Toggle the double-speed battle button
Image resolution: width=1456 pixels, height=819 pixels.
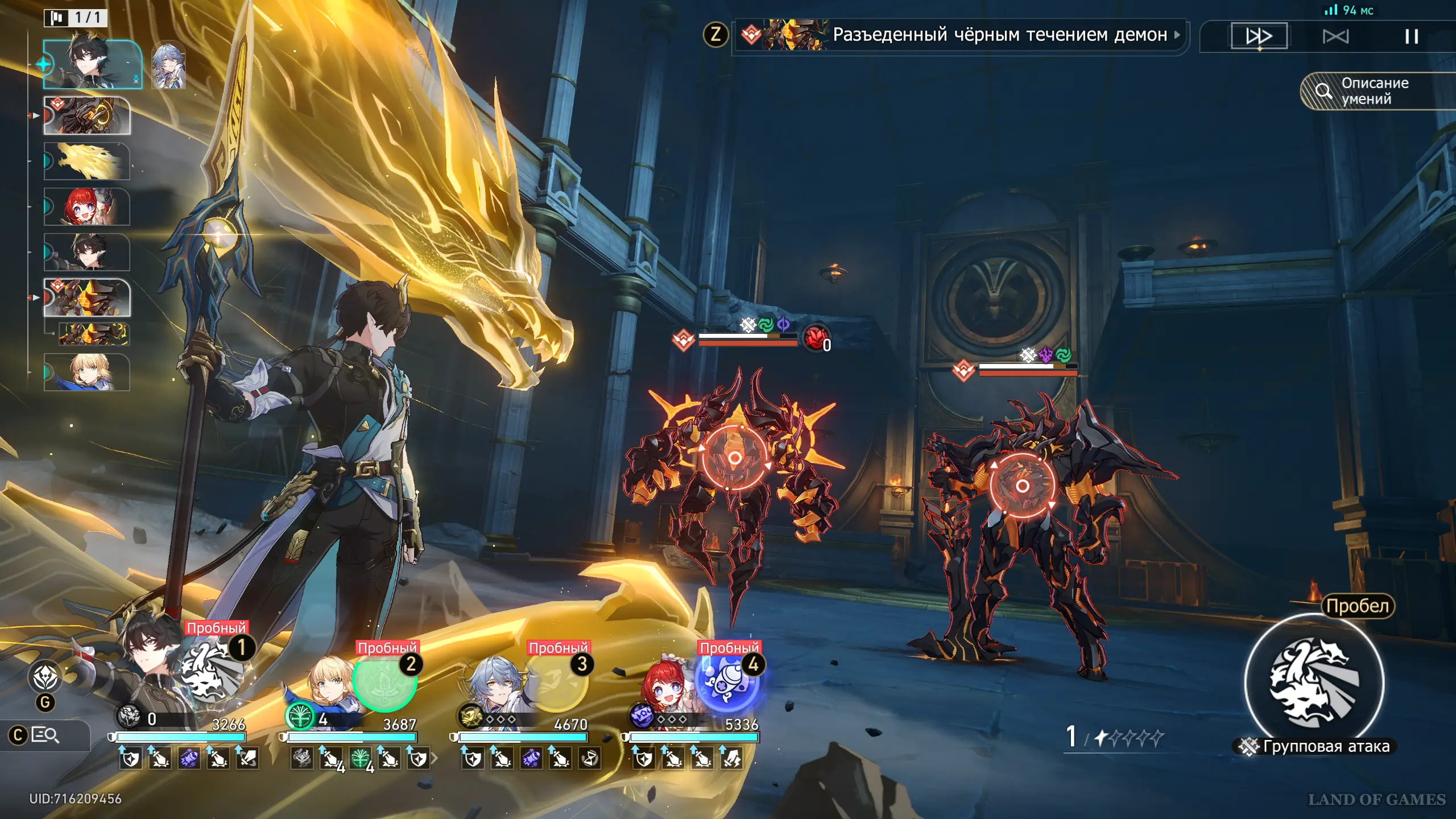[x=1259, y=36]
